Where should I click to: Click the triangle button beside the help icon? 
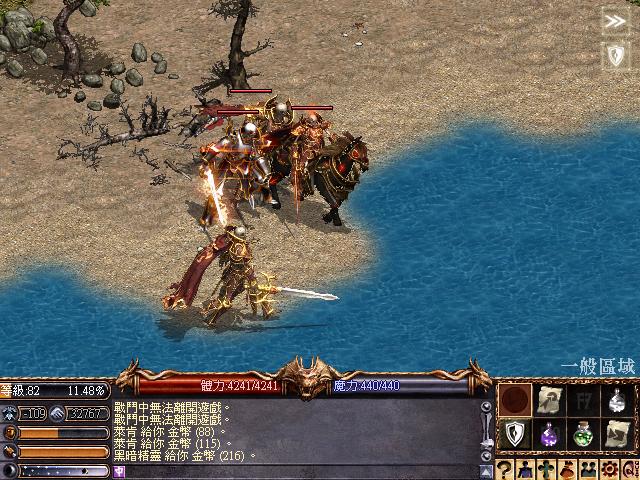click(x=486, y=469)
